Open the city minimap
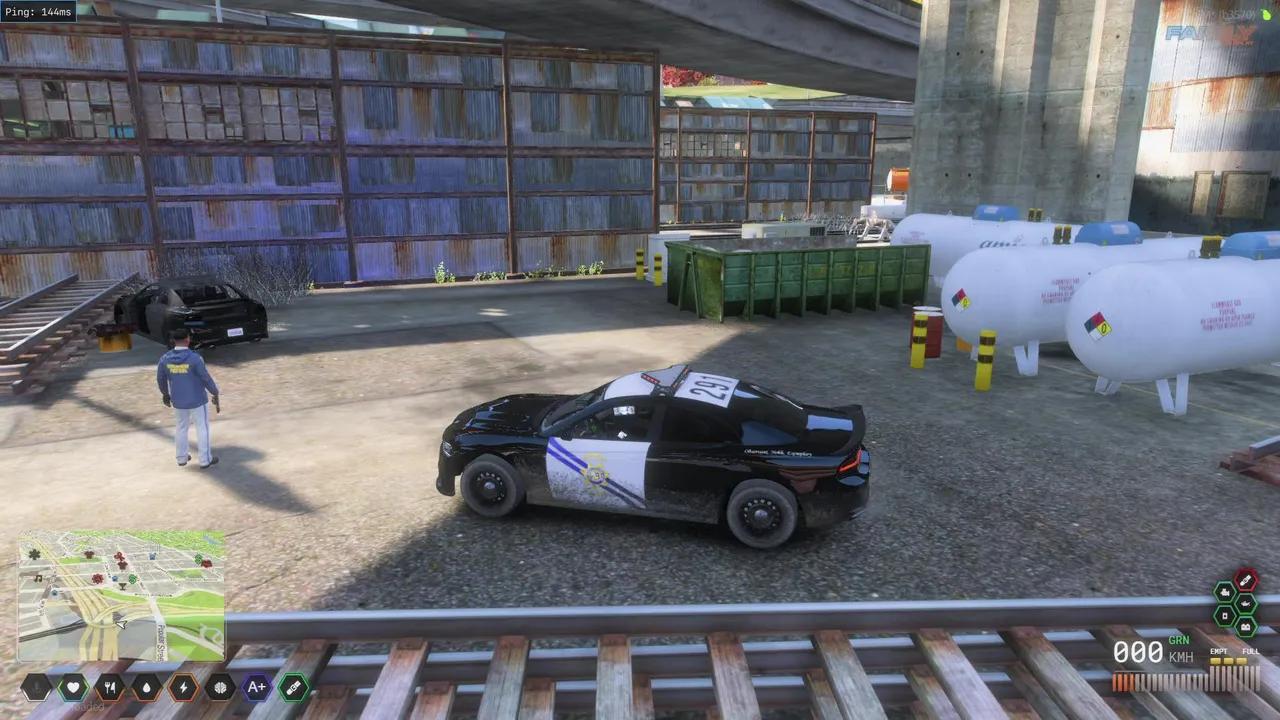The height and width of the screenshot is (720, 1280). tap(121, 596)
